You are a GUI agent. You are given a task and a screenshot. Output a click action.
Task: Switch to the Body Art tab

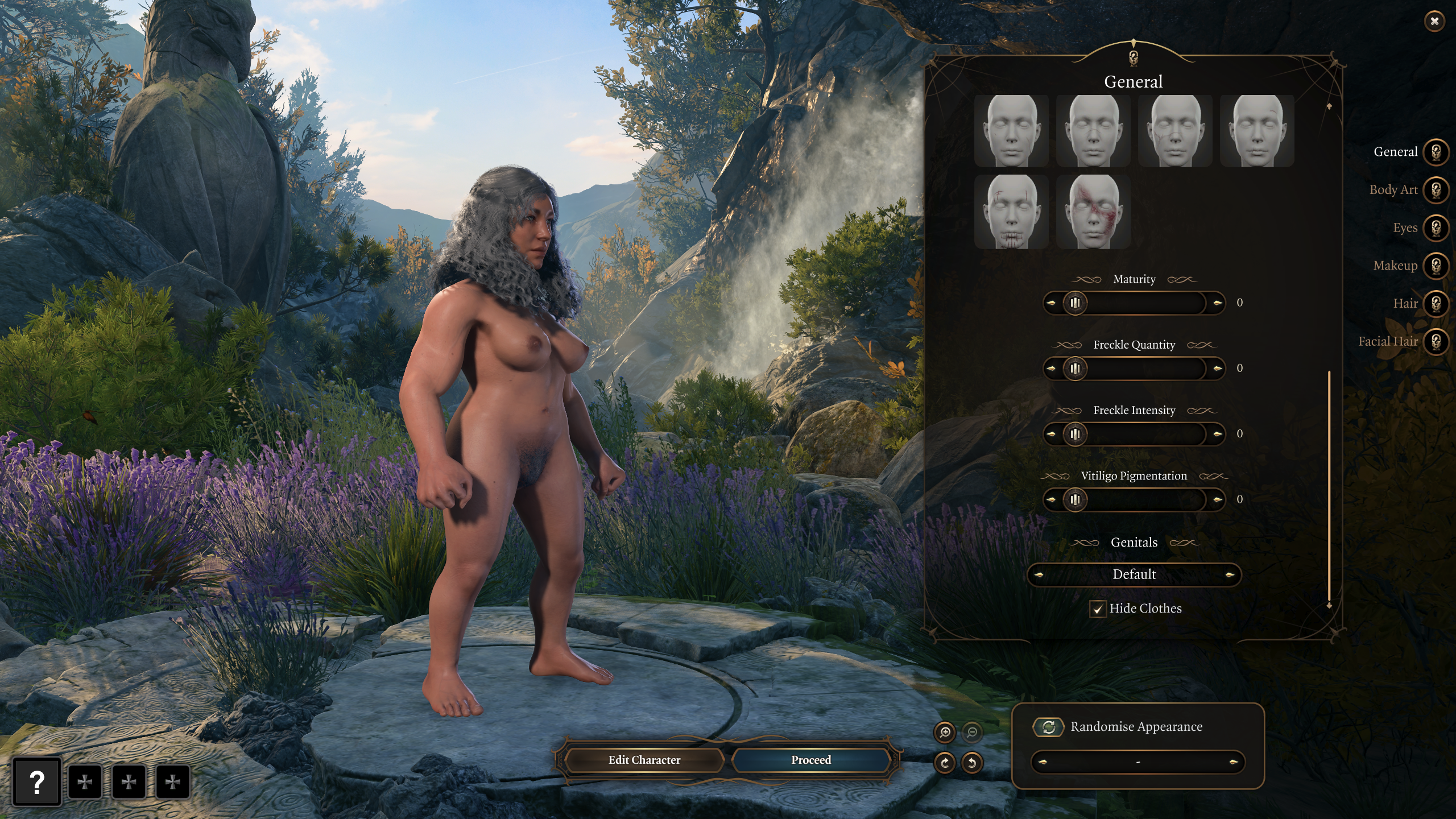click(1436, 190)
